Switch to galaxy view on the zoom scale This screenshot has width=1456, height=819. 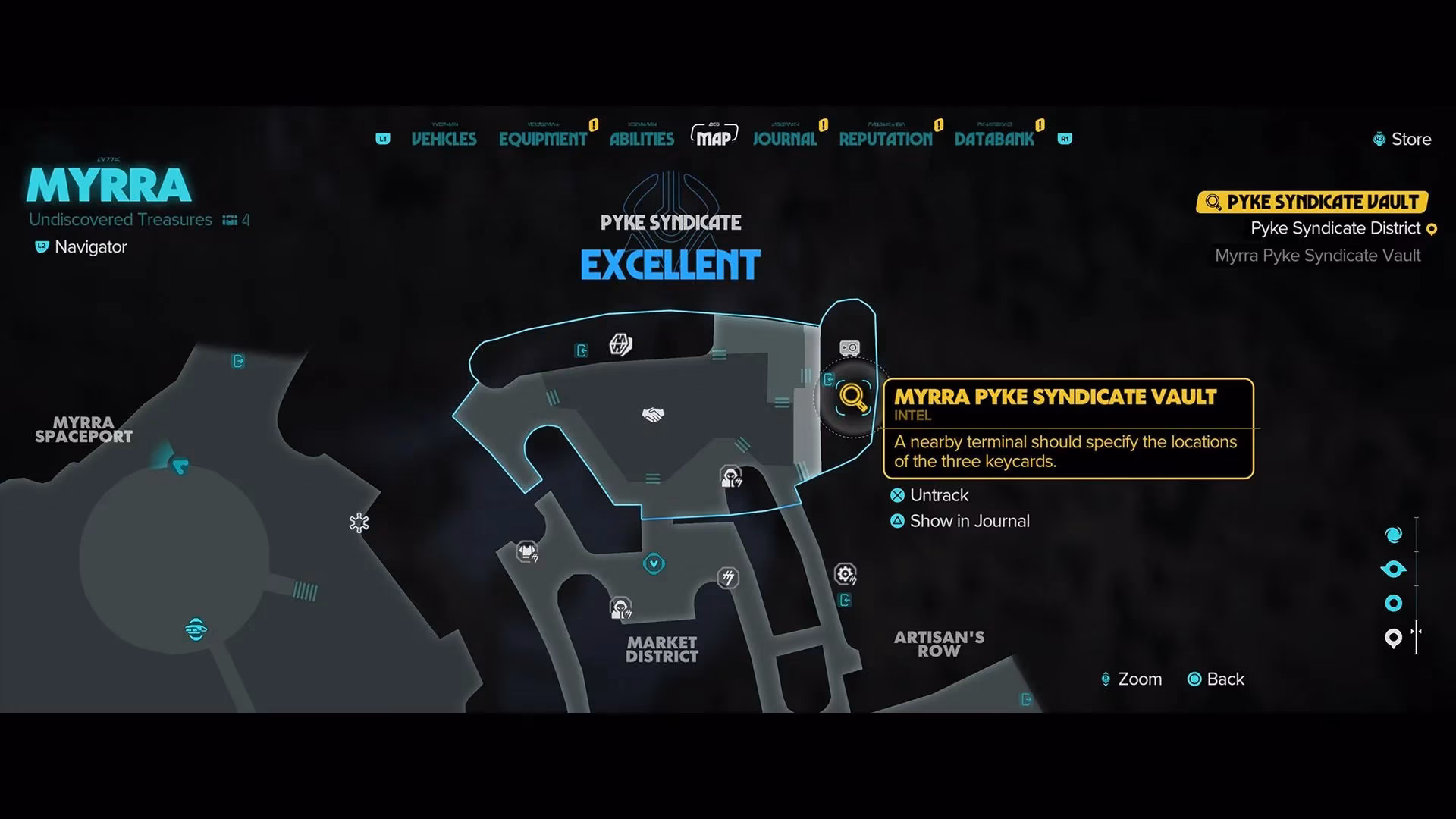coord(1394,533)
